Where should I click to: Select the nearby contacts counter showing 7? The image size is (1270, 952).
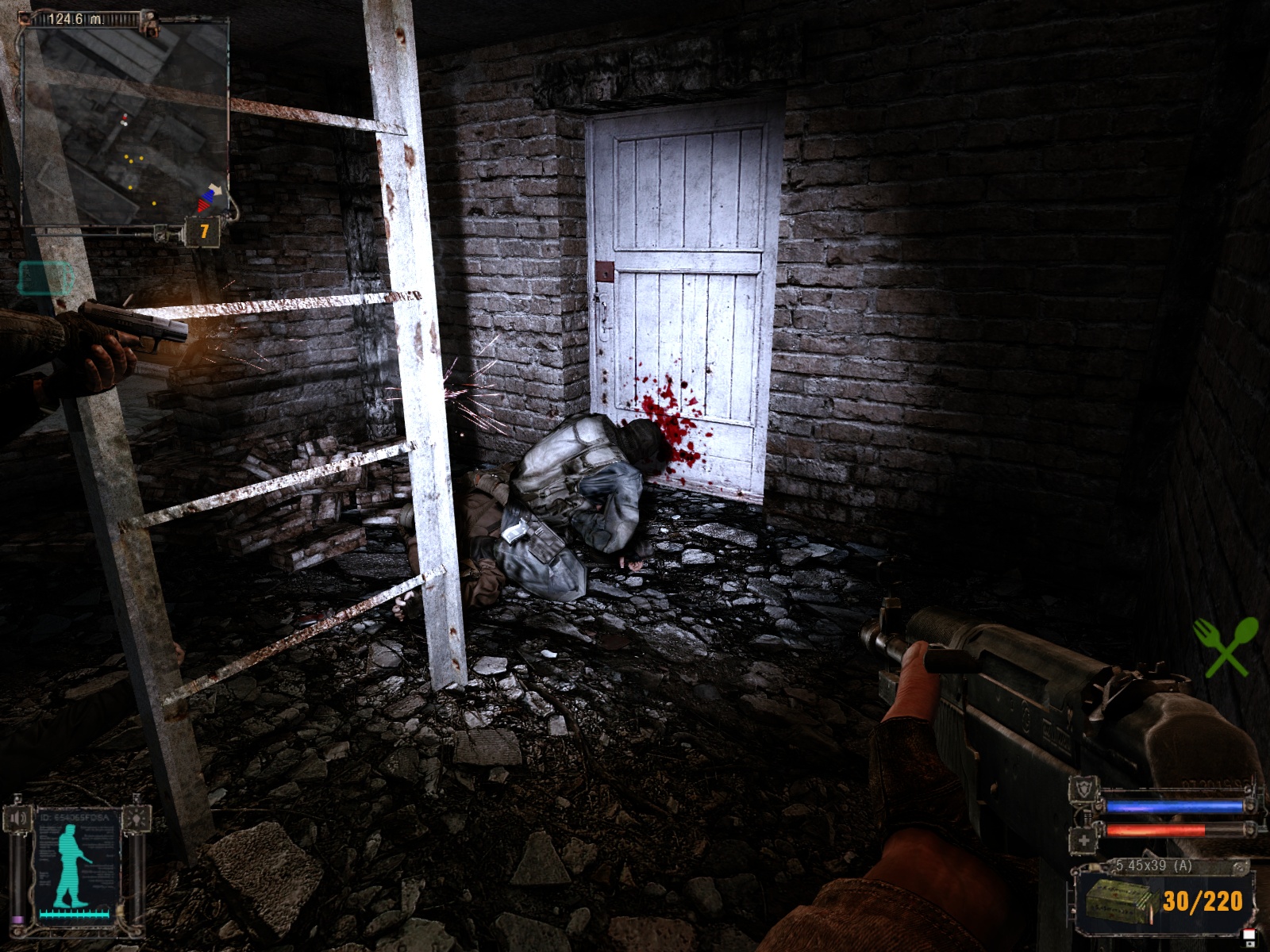click(204, 232)
